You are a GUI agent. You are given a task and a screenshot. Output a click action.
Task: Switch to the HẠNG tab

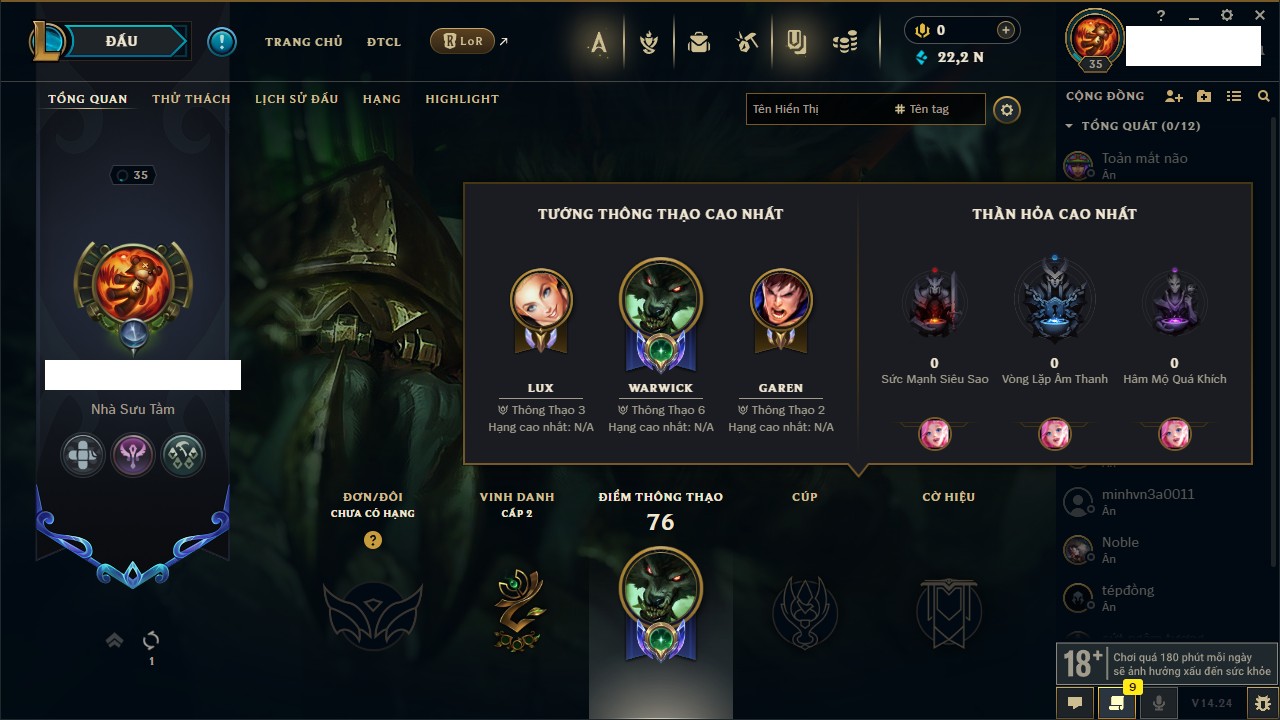(381, 99)
